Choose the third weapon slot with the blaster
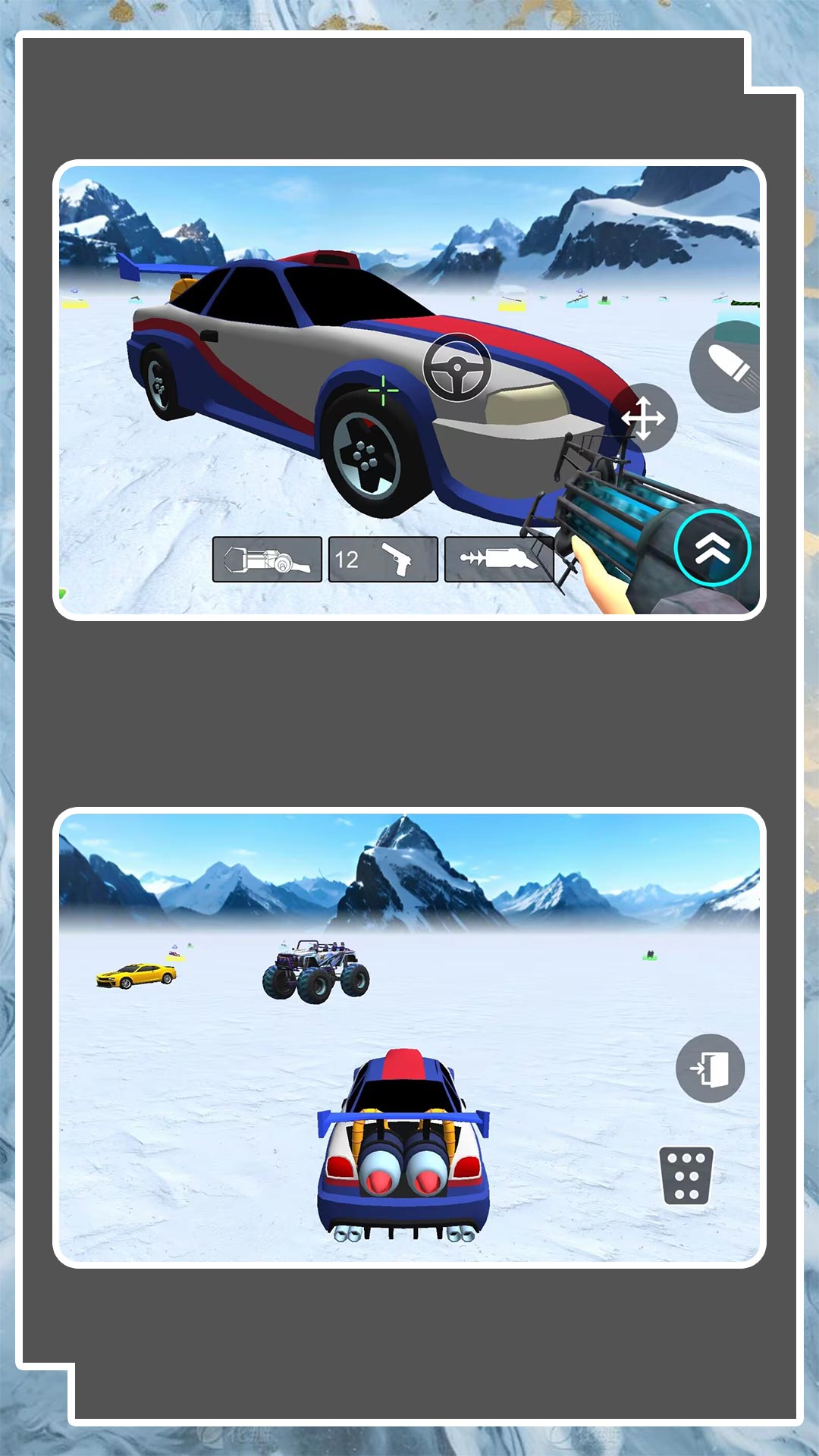Viewport: 819px width, 1456px height. [498, 560]
